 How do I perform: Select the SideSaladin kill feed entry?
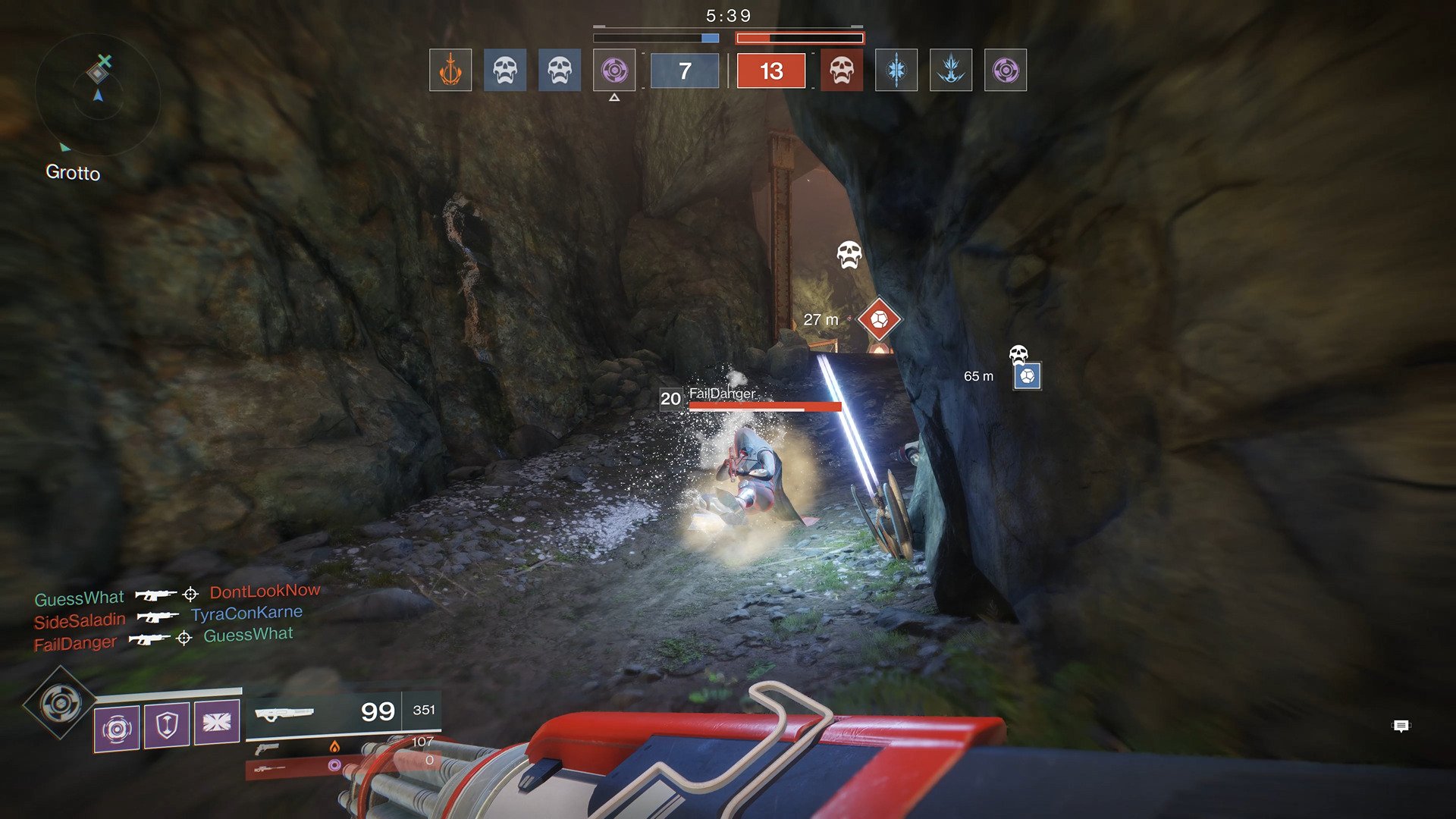(x=80, y=621)
